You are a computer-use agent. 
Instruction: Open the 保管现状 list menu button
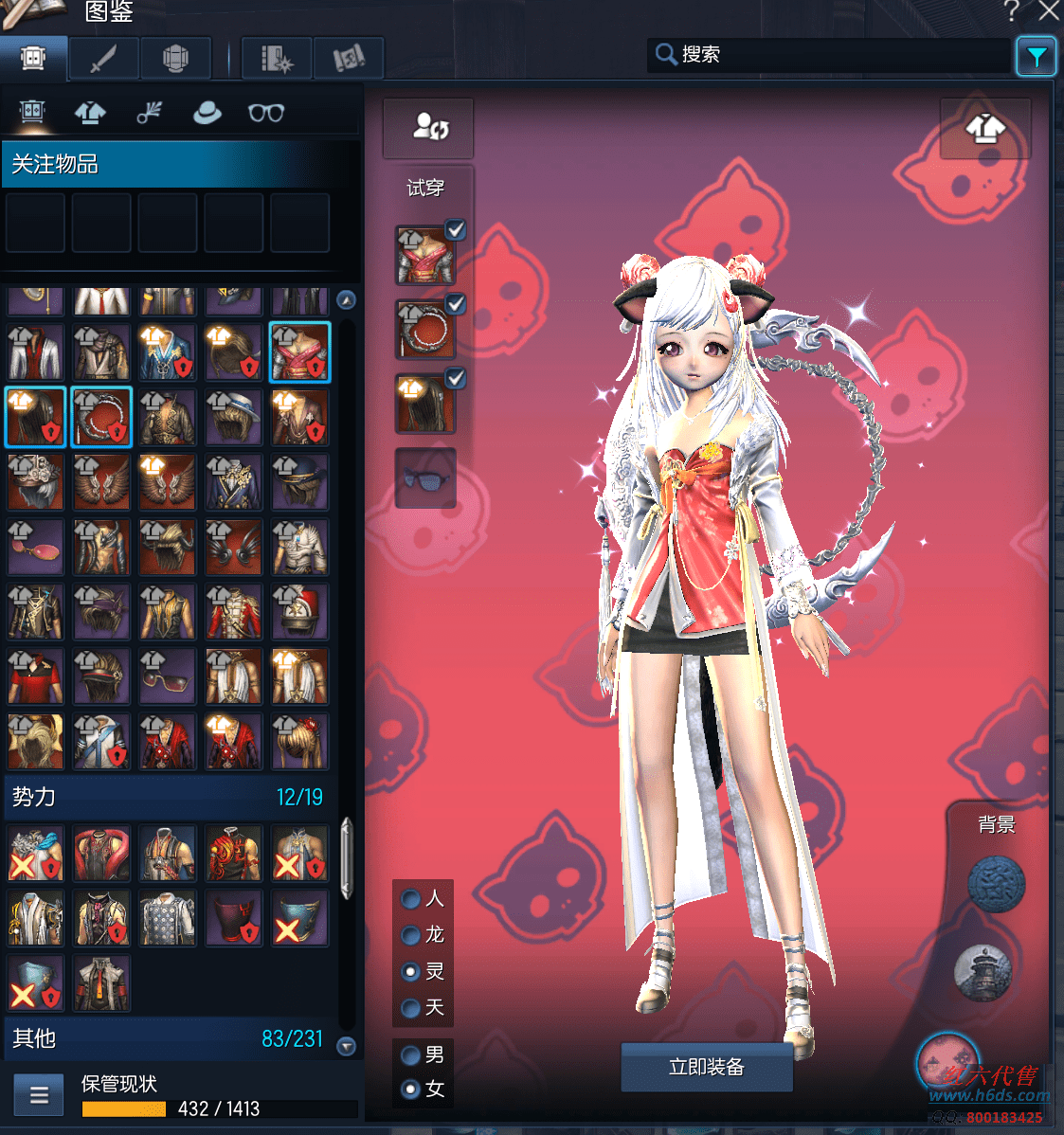[x=39, y=1095]
